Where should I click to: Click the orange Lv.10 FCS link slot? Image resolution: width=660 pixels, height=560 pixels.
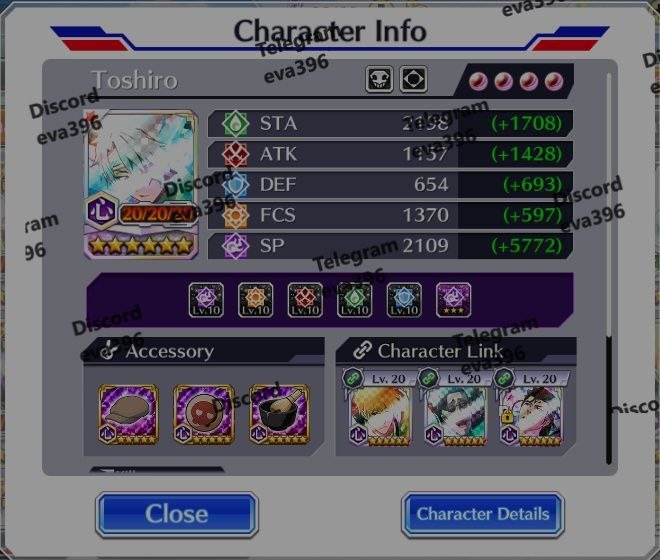256,299
